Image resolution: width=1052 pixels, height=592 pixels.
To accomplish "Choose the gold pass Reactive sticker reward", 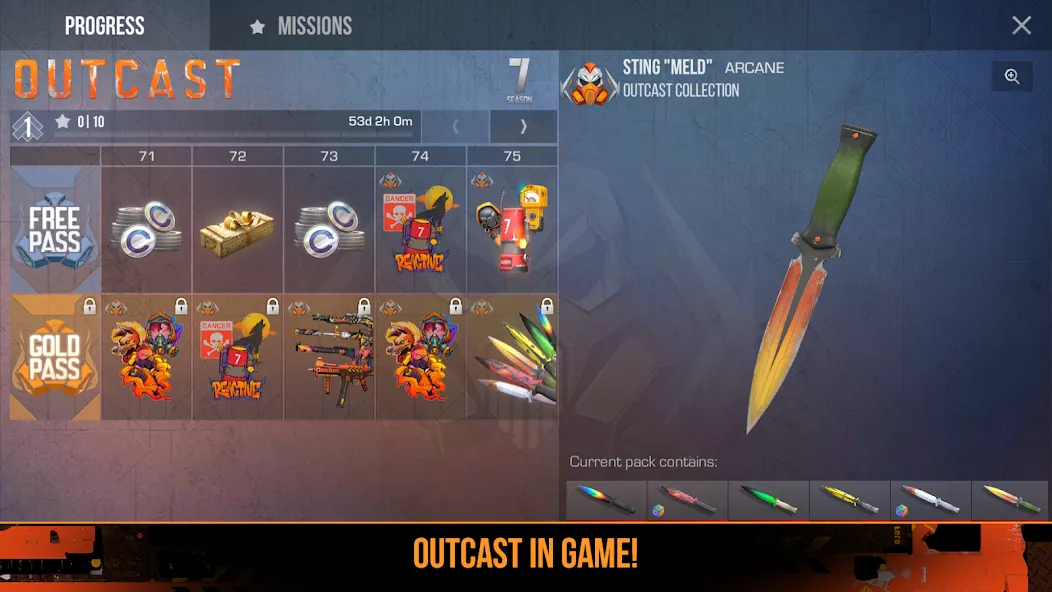I will pos(238,357).
